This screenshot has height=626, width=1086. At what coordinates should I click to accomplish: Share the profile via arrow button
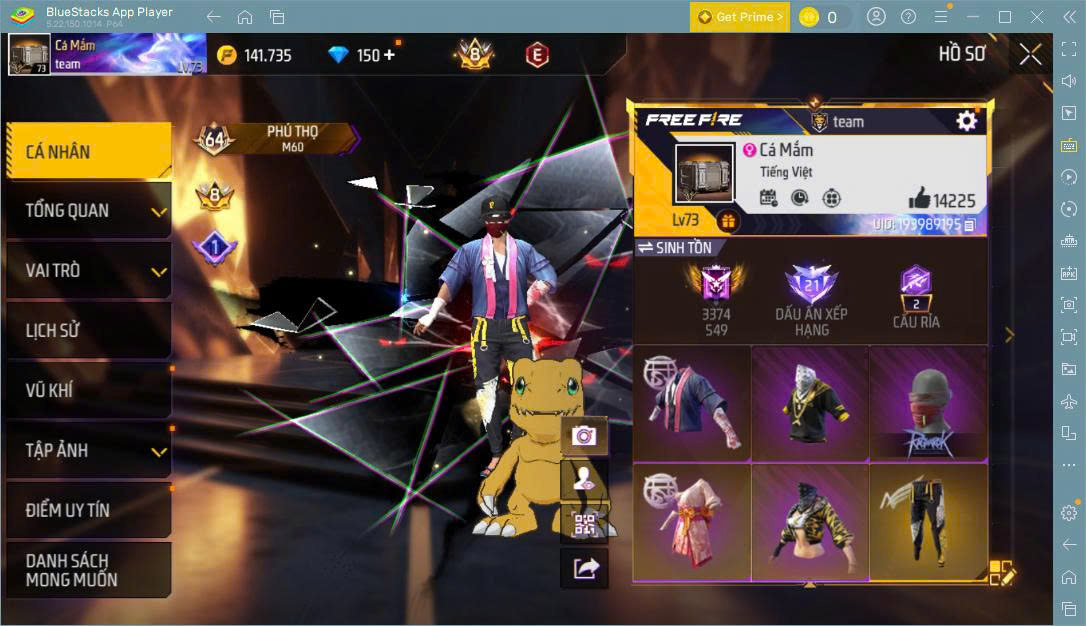point(584,568)
